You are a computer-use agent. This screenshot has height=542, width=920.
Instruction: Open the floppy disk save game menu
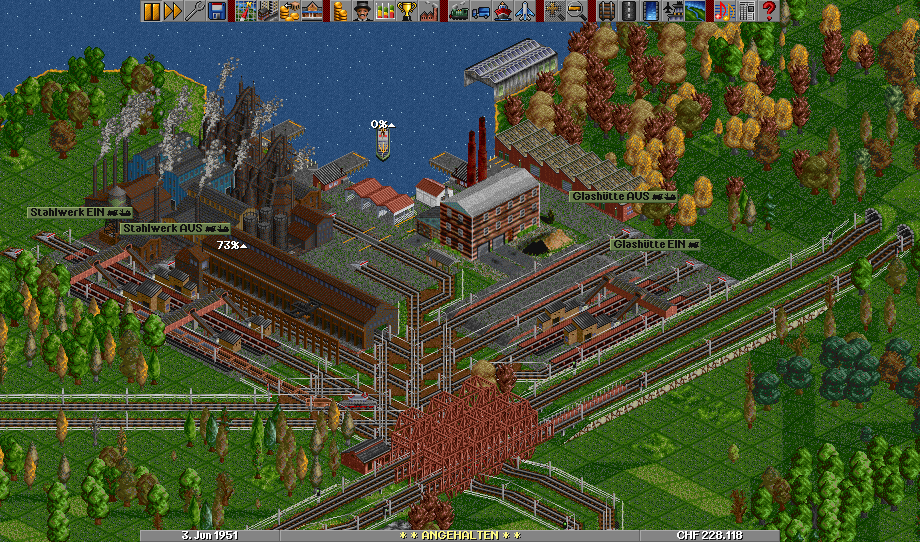pos(217,11)
